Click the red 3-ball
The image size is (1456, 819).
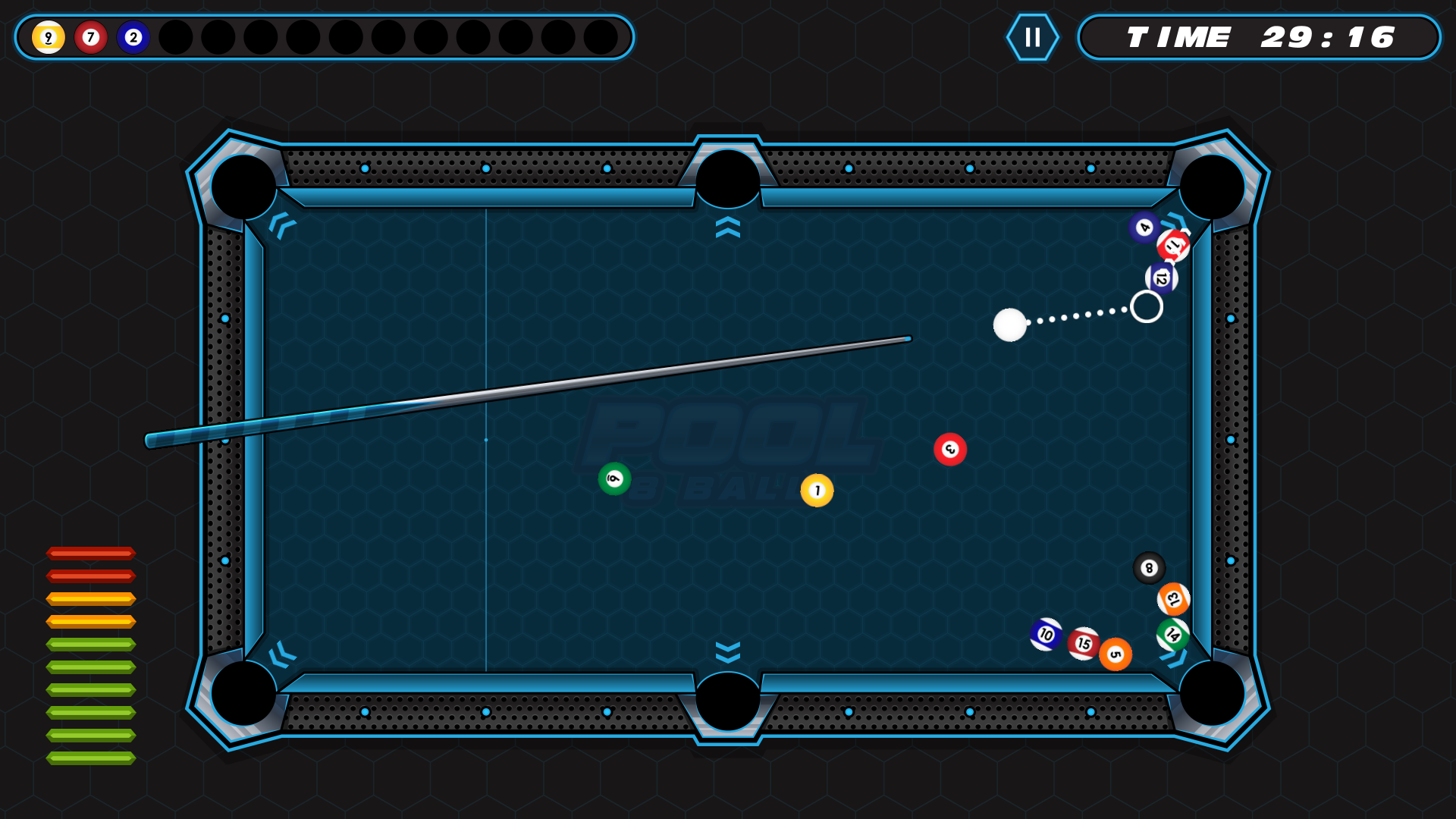[949, 449]
